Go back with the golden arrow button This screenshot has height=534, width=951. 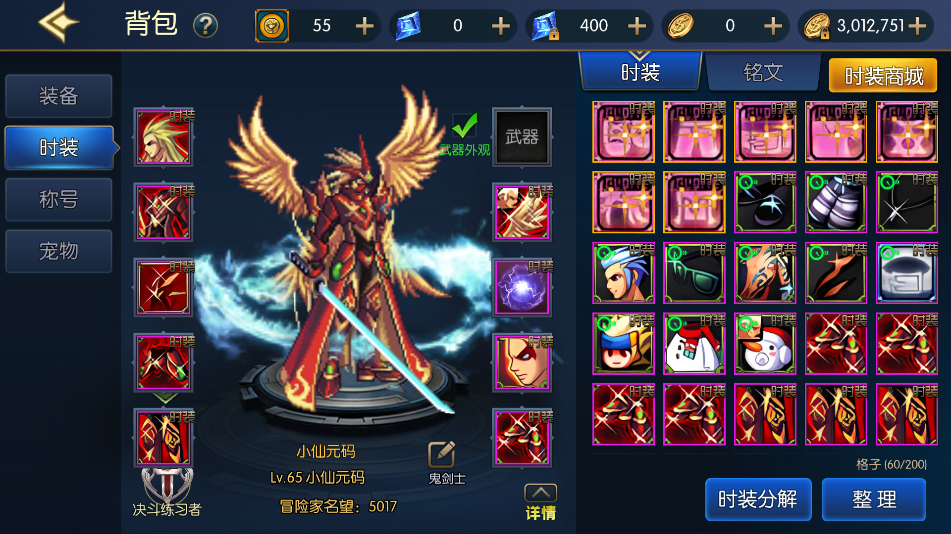(x=58, y=22)
